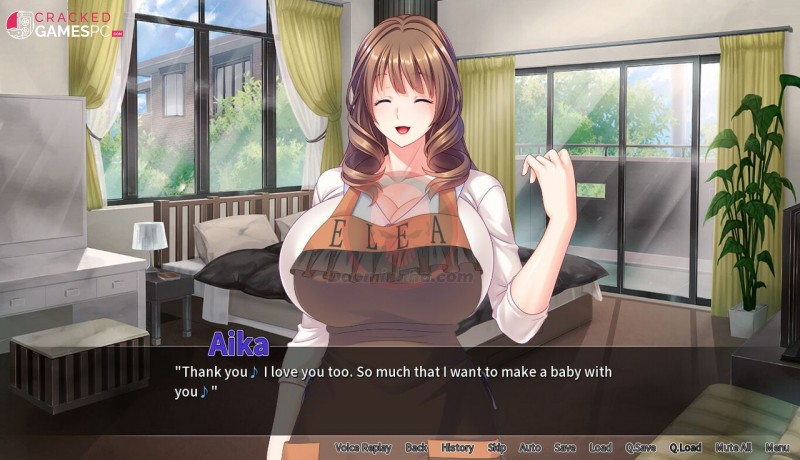Activate Skip mode for the dialogue
This screenshot has width=800, height=460.
click(497, 448)
